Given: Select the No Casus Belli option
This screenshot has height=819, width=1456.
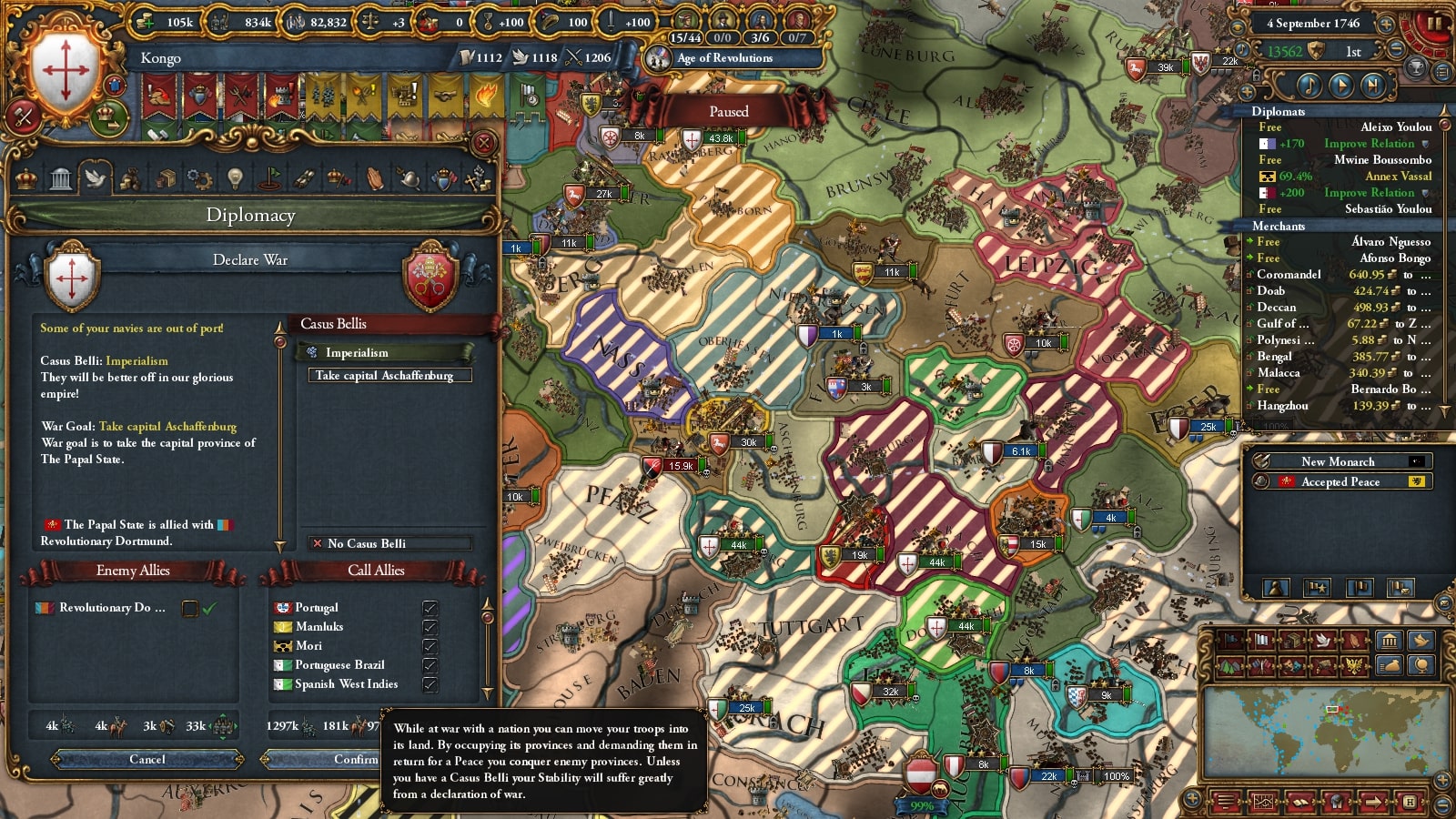Looking at the screenshot, I should pyautogui.click(x=389, y=543).
